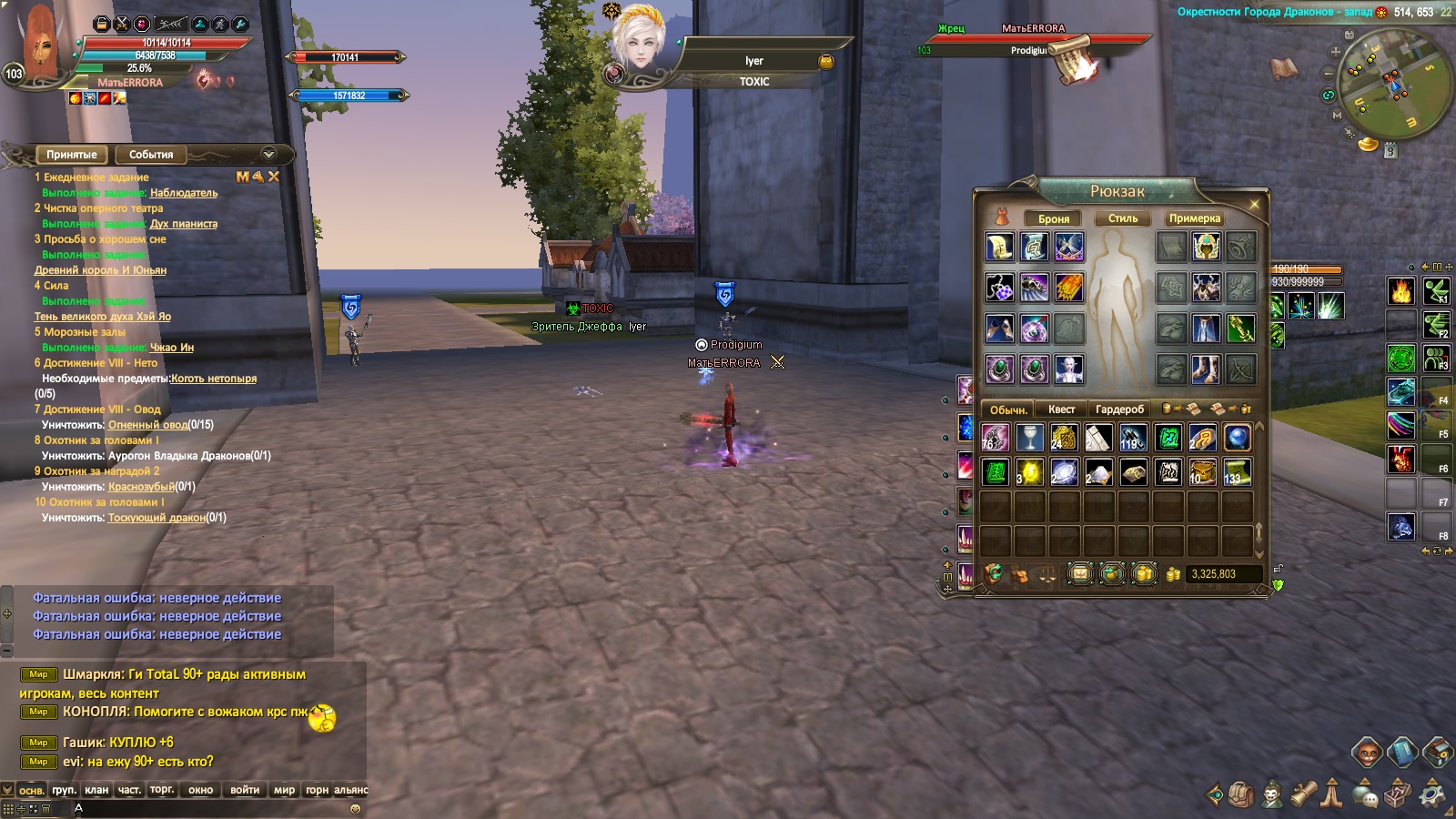1456x819 pixels.
Task: Follow the Наблюдатель quest link
Action: pyautogui.click(x=184, y=193)
